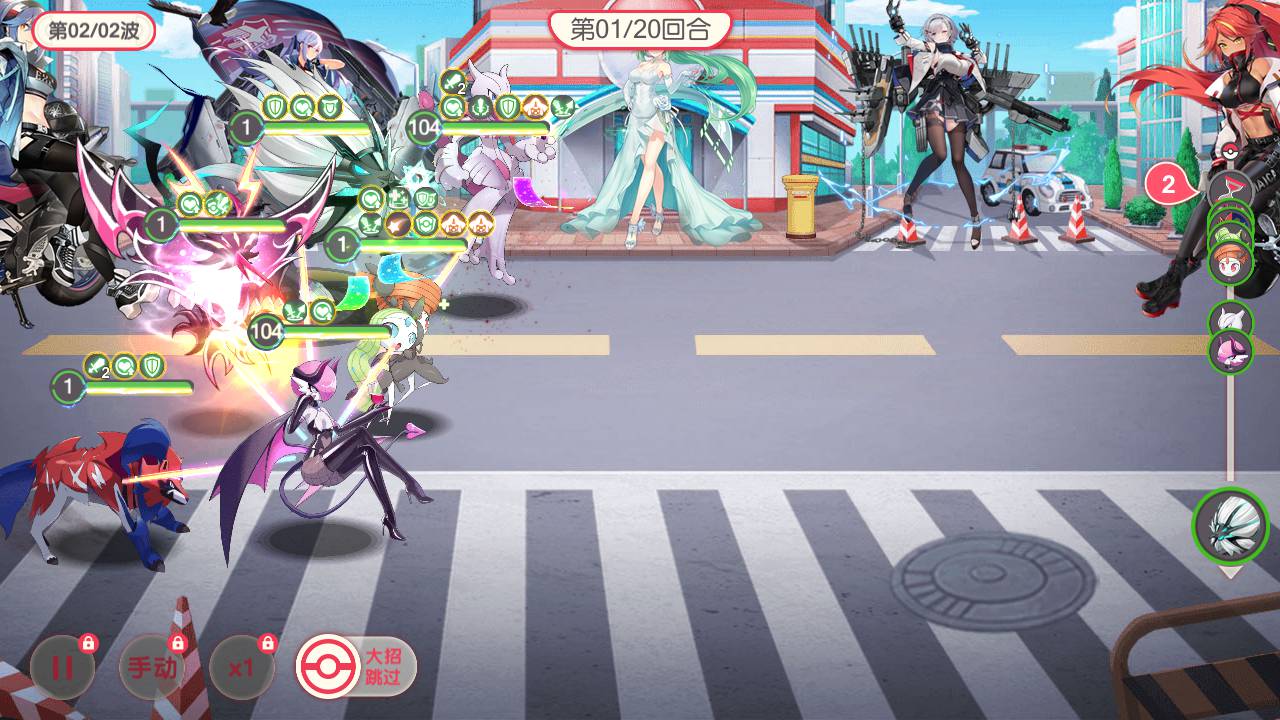Click the cocktail glass turn-order icon

pyautogui.click(x=1229, y=188)
